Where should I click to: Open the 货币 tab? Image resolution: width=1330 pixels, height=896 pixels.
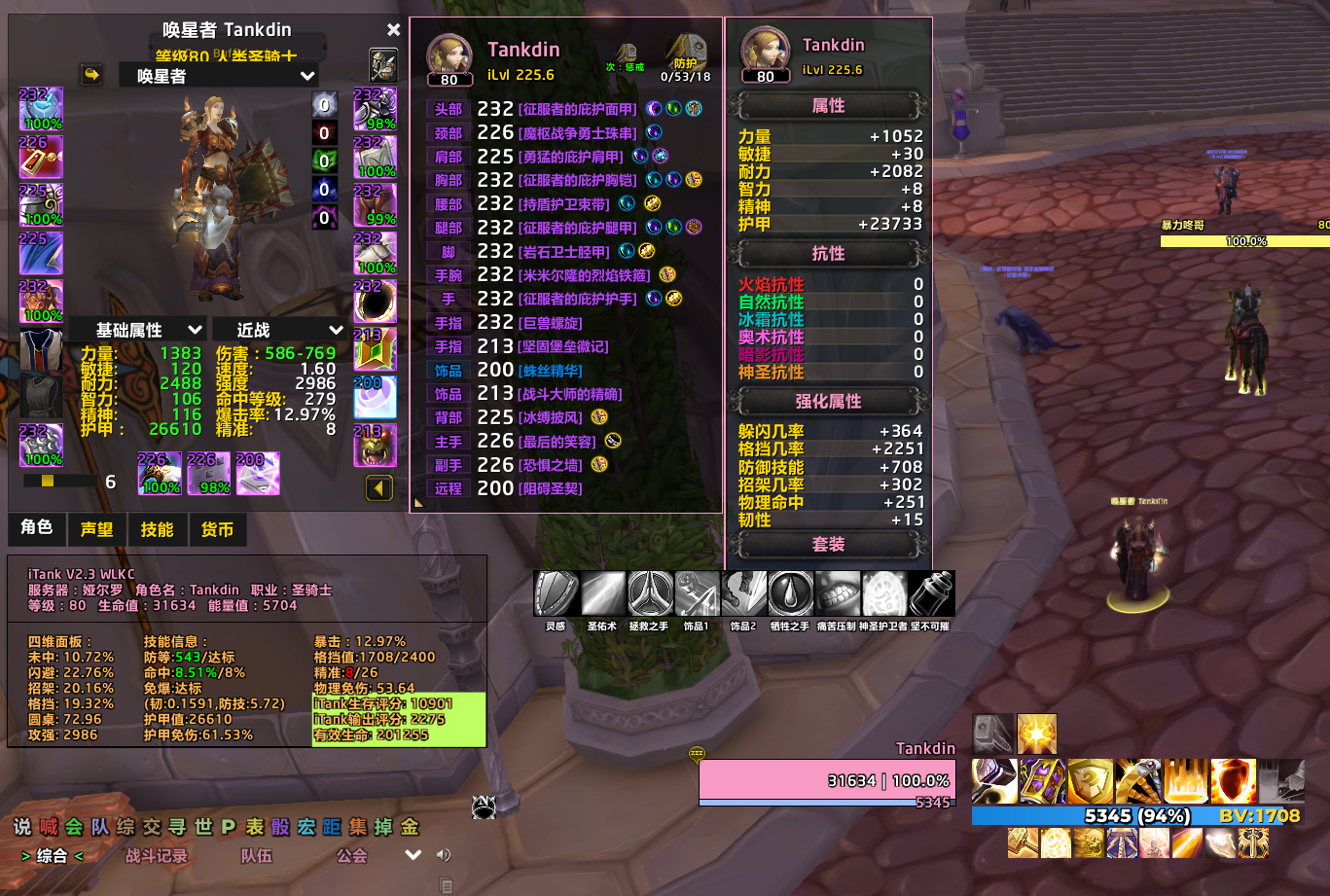pyautogui.click(x=217, y=529)
